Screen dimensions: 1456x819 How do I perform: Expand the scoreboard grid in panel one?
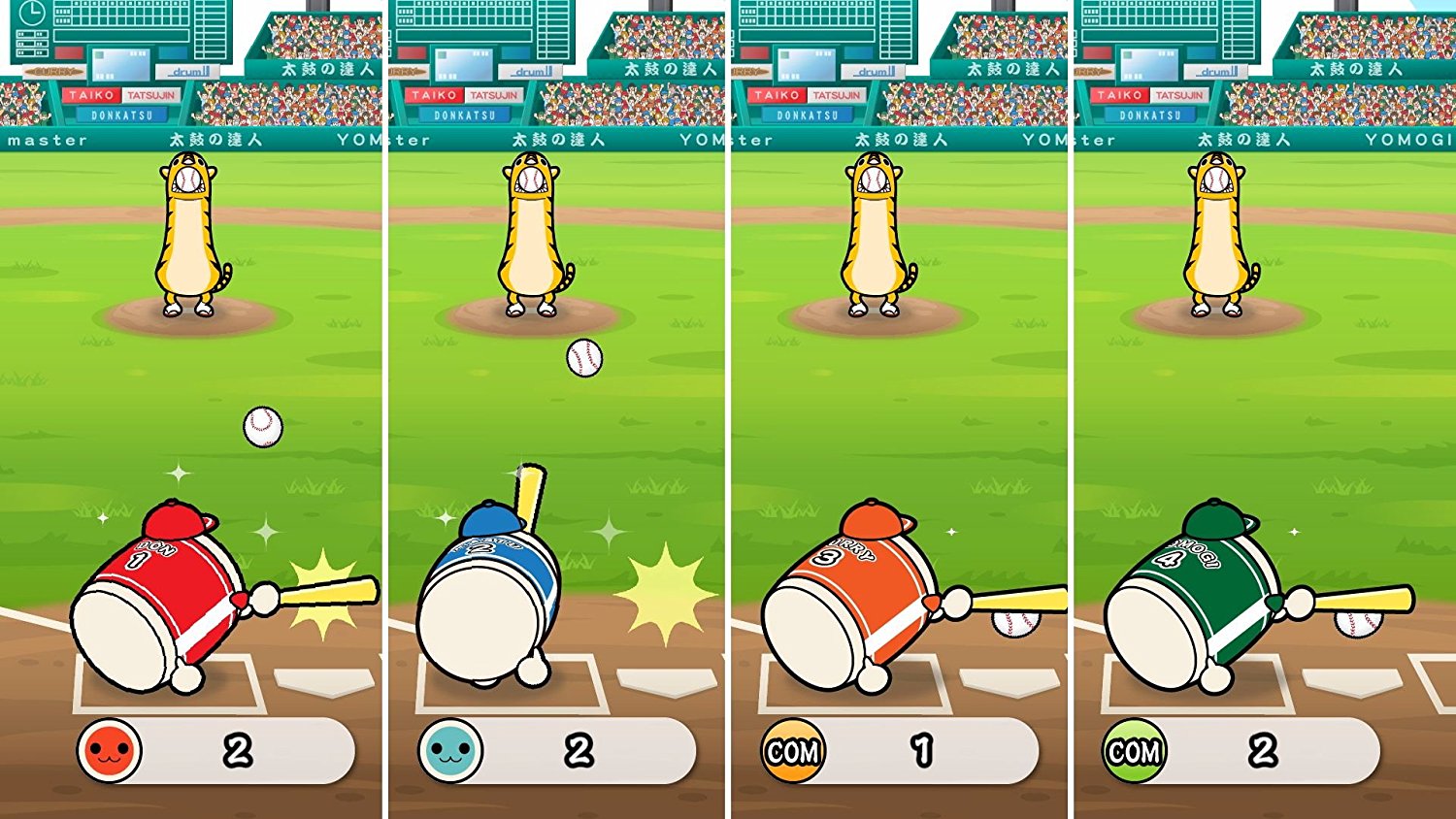click(121, 12)
